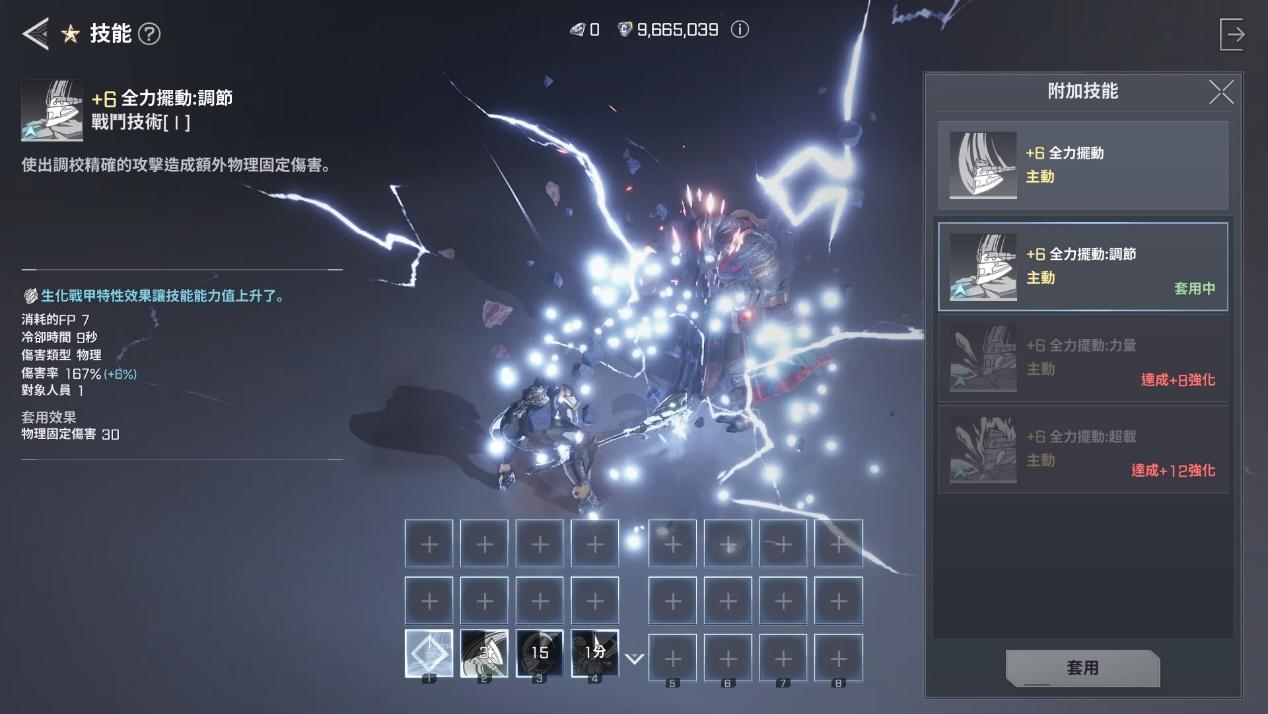Select the locked 全力擺動:力量 skill
Screen dimensions: 1268x714
click(x=1082, y=358)
